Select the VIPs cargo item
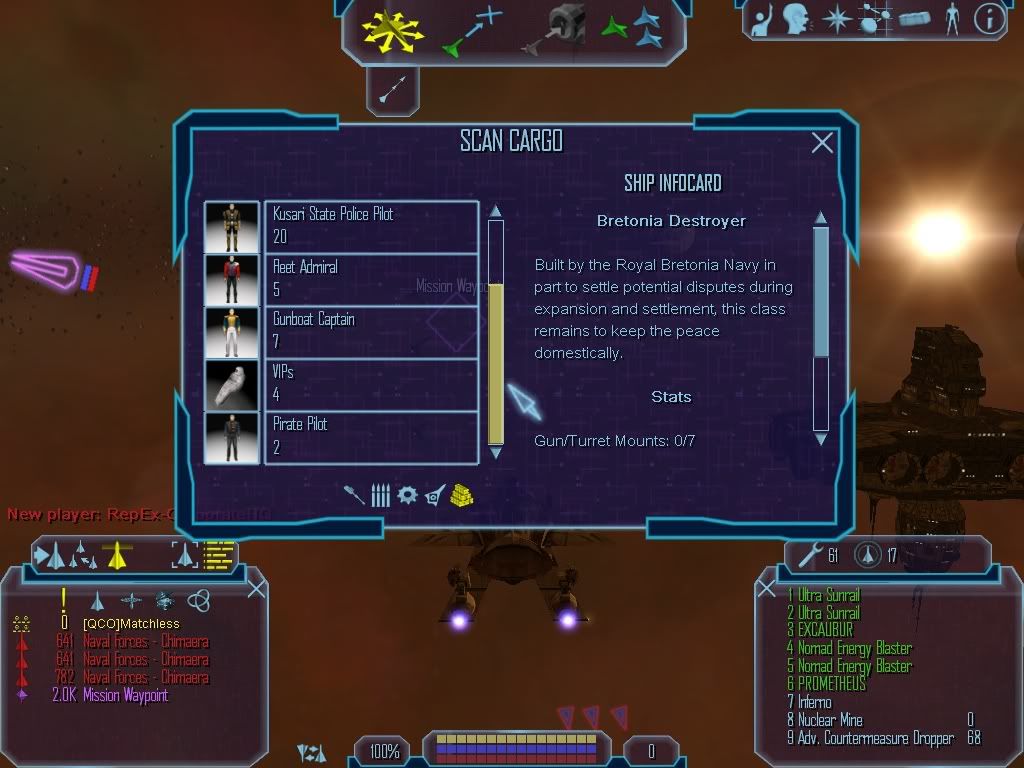The height and width of the screenshot is (768, 1024). tap(370, 384)
